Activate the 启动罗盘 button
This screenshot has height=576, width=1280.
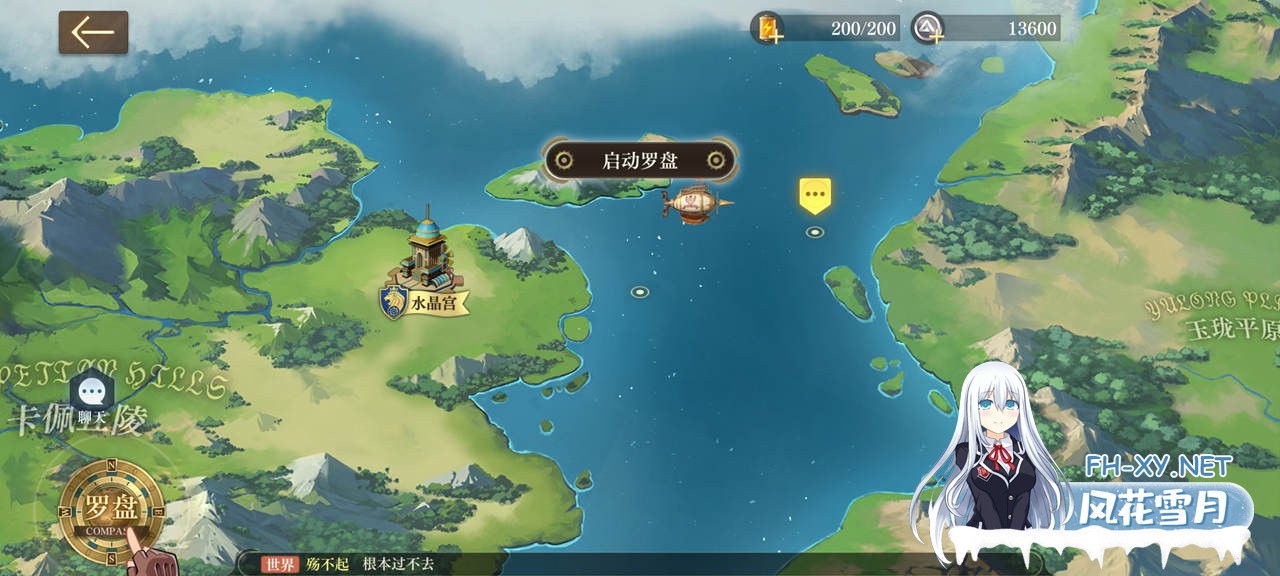tap(640, 160)
